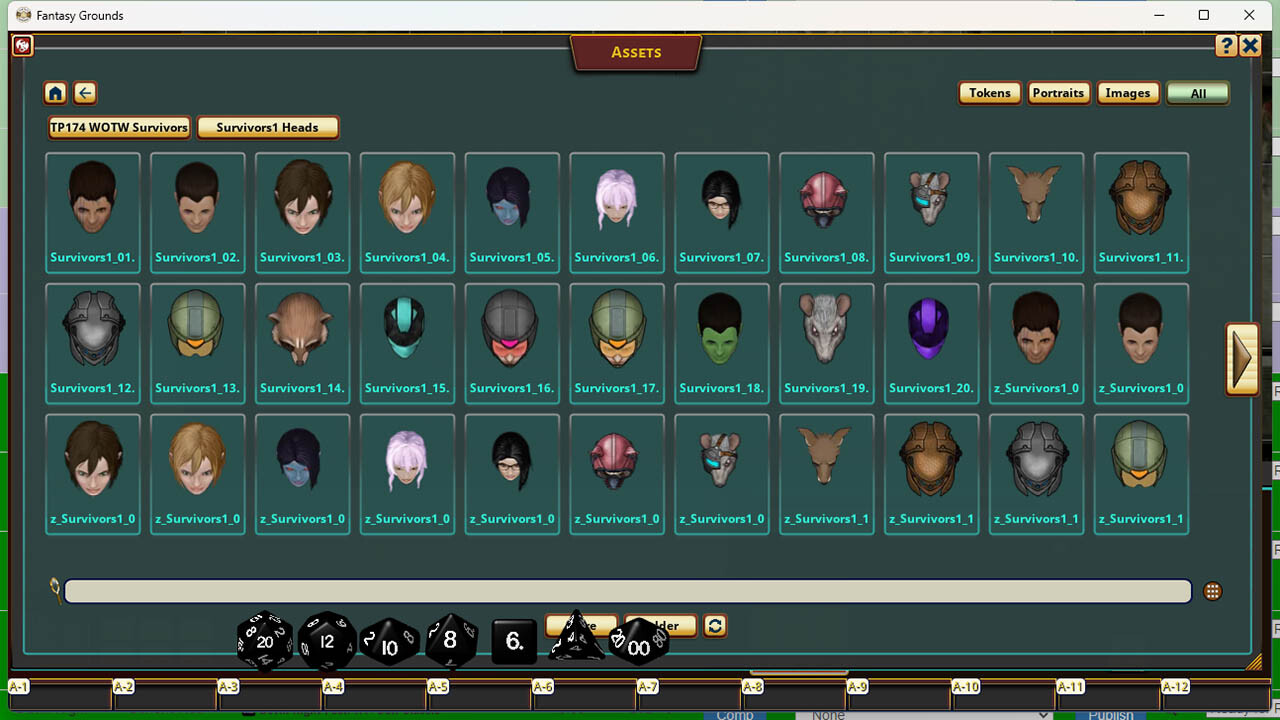The width and height of the screenshot is (1280, 720).
Task: Click the refresh icon near the Folder button
Action: [x=717, y=625]
